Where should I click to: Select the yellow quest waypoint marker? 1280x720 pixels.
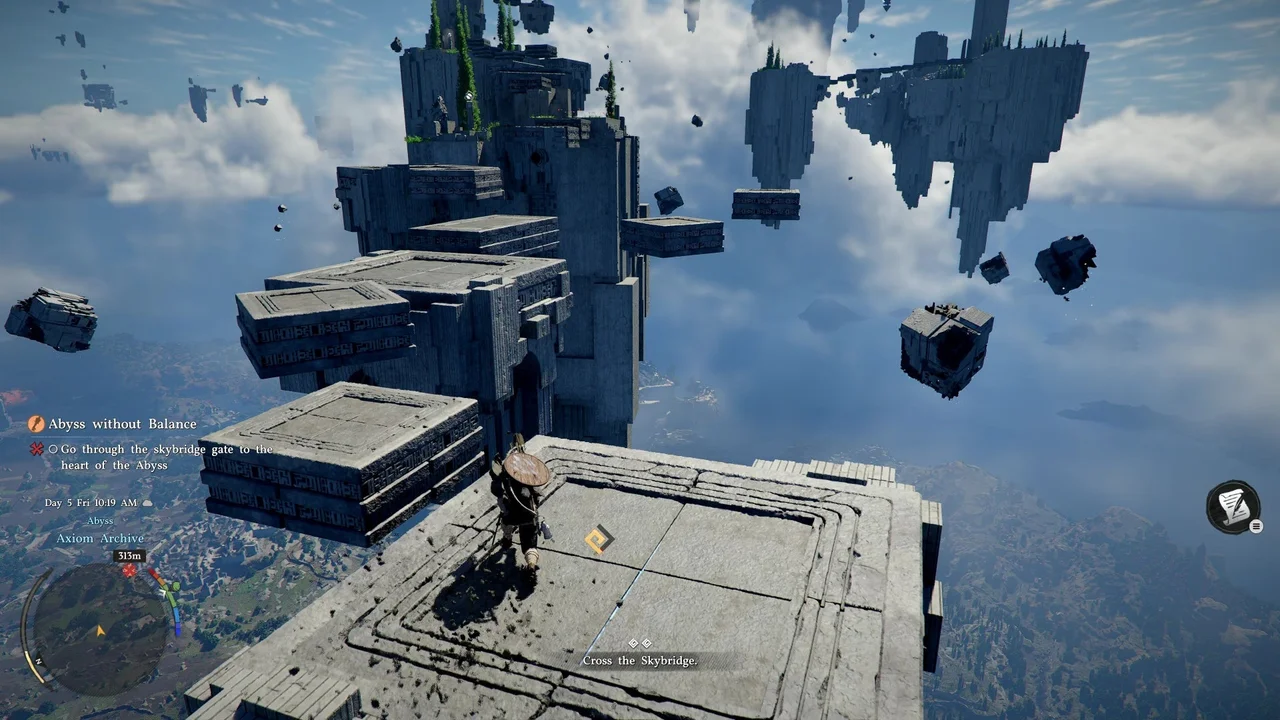coord(598,541)
